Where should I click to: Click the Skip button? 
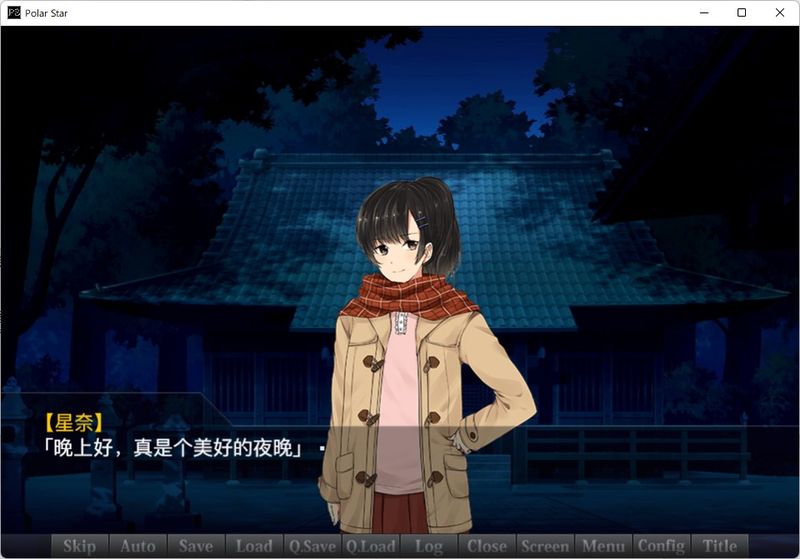[80, 546]
